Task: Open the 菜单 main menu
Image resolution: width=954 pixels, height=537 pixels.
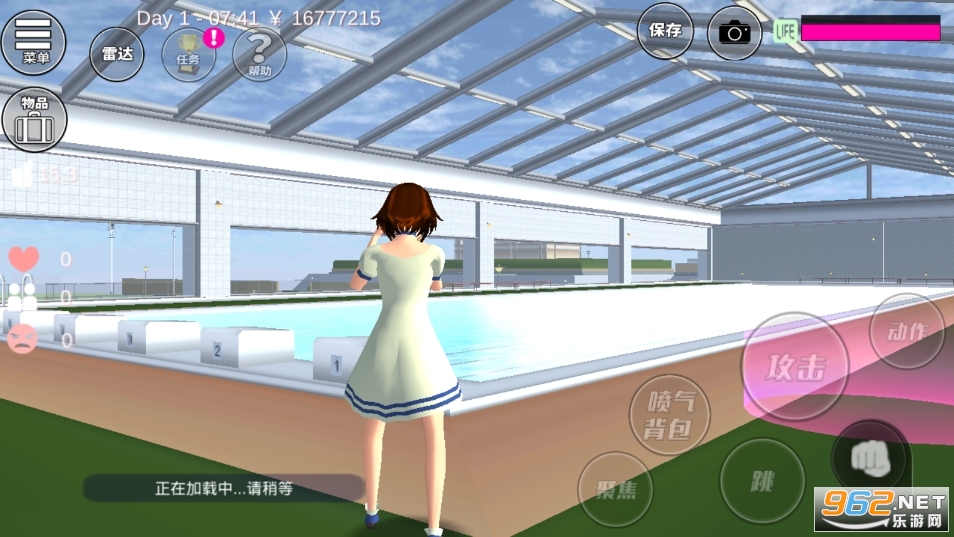Action: pyautogui.click(x=34, y=42)
